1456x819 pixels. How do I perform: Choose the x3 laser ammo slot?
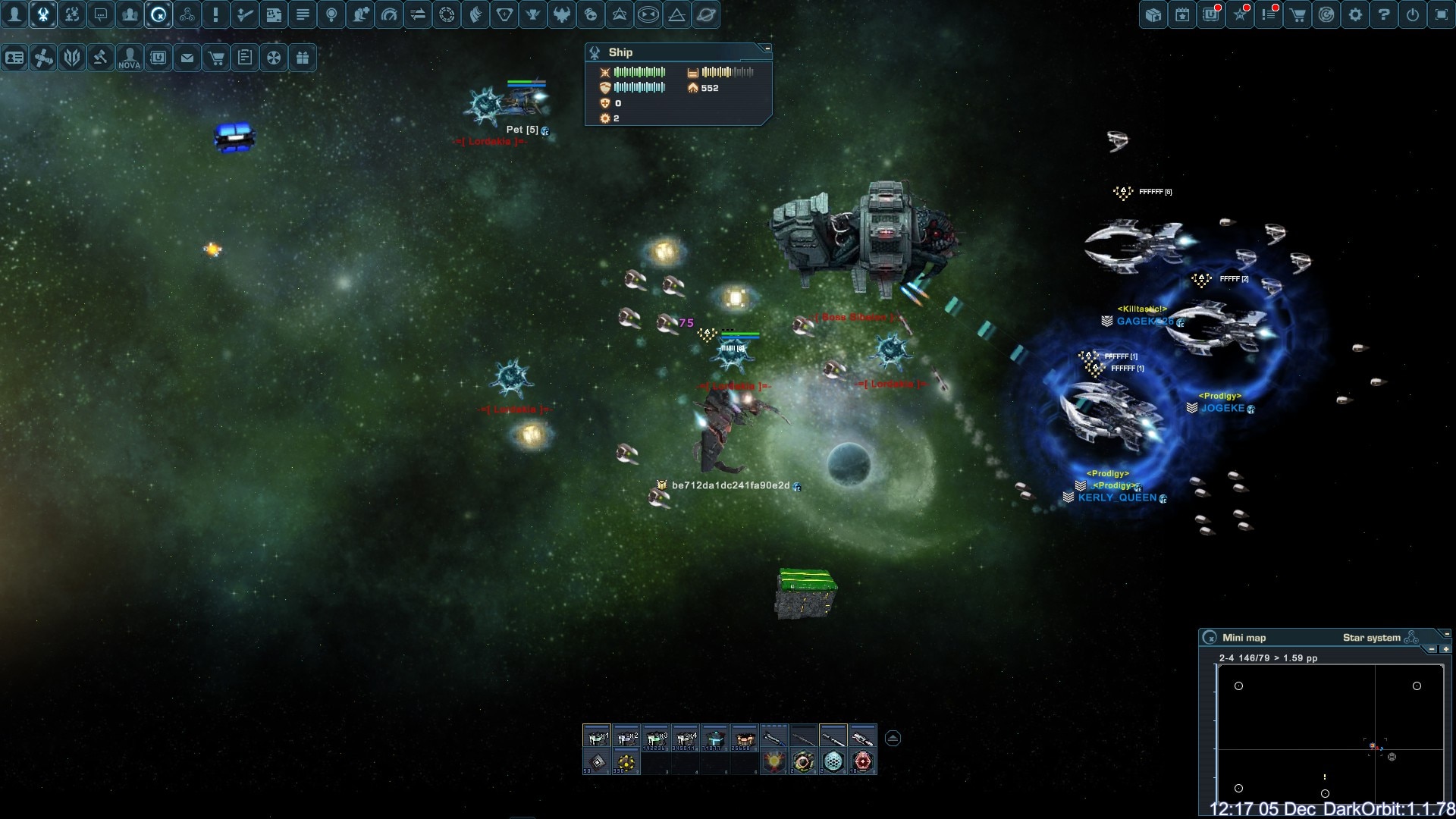point(656,737)
